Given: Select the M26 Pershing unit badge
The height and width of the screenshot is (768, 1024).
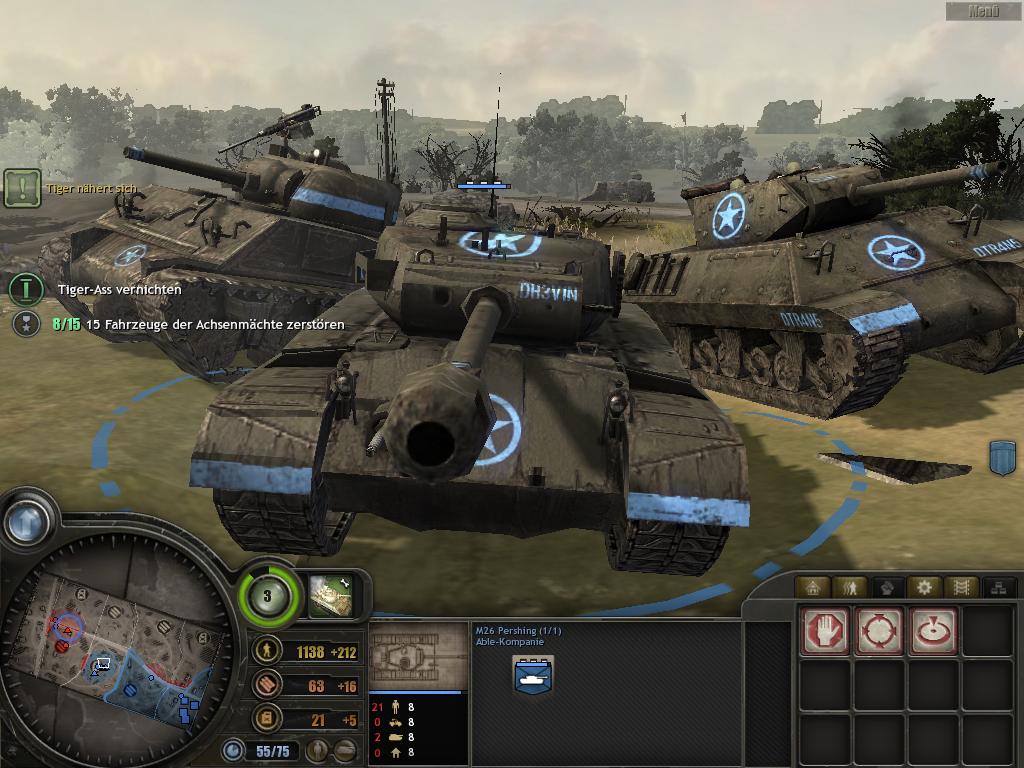Looking at the screenshot, I should click(x=533, y=676).
